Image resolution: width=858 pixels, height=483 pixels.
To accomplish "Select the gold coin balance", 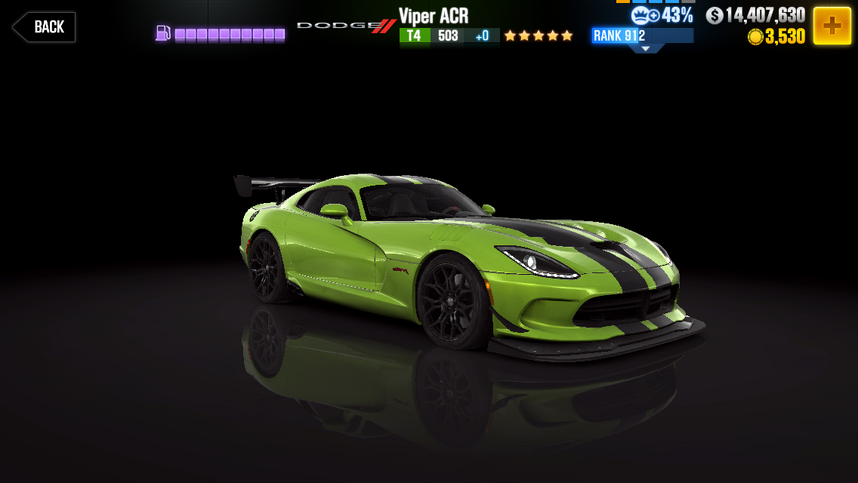I will (777, 37).
